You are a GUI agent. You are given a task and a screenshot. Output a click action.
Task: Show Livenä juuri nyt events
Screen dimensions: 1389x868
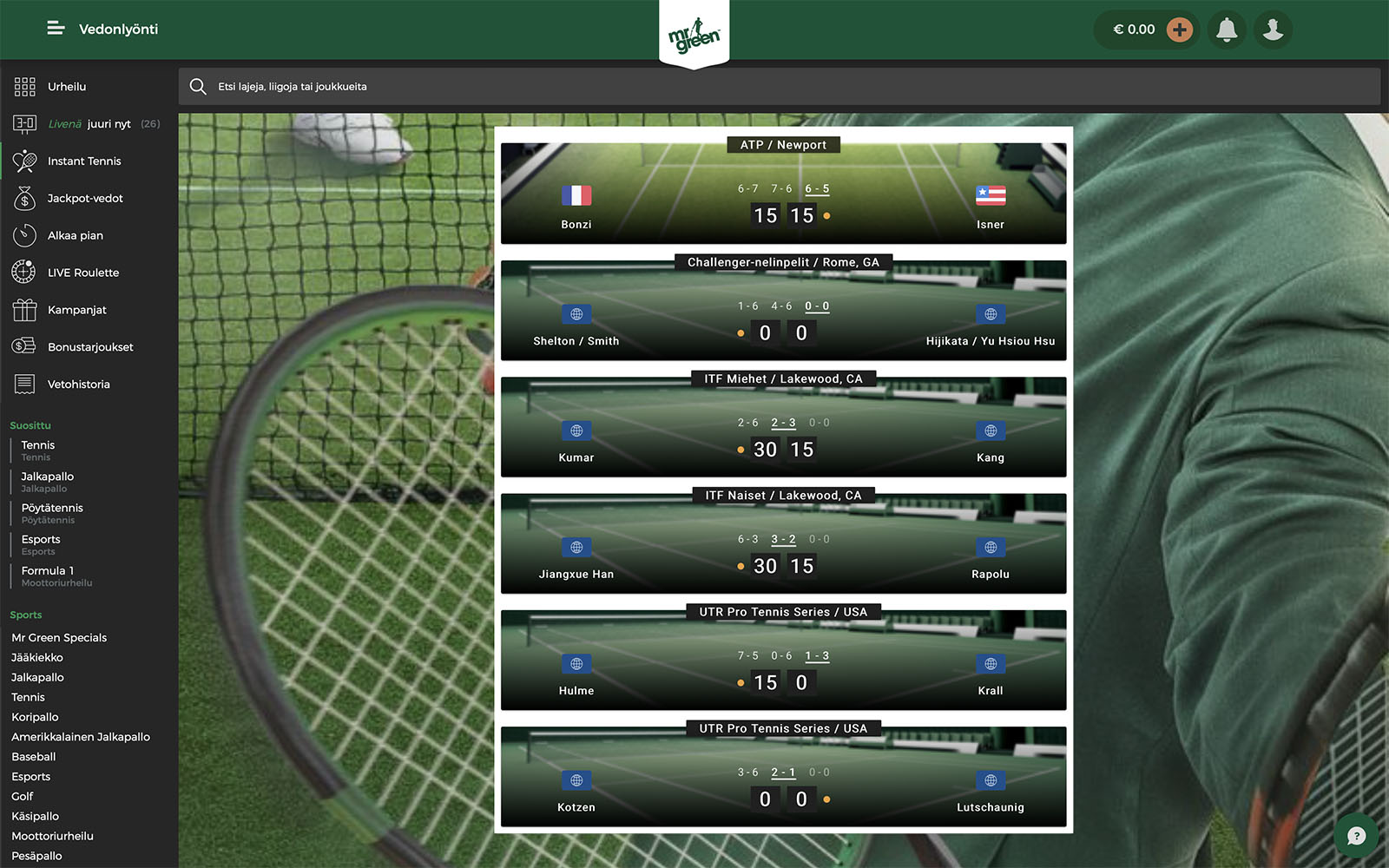pyautogui.click(x=89, y=124)
